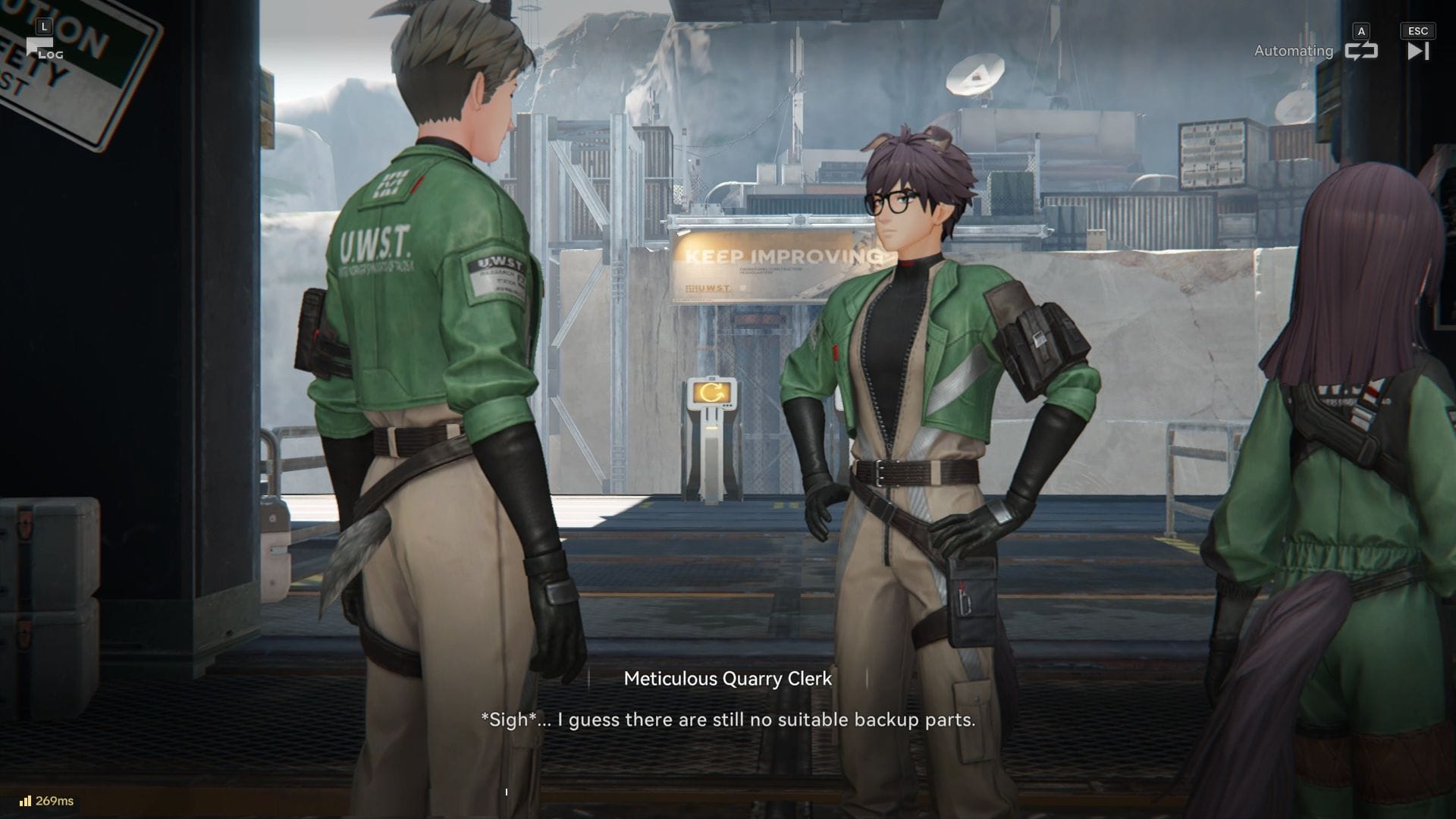Toggle the Automating auto-play button
The height and width of the screenshot is (819, 1456).
pos(1360,51)
